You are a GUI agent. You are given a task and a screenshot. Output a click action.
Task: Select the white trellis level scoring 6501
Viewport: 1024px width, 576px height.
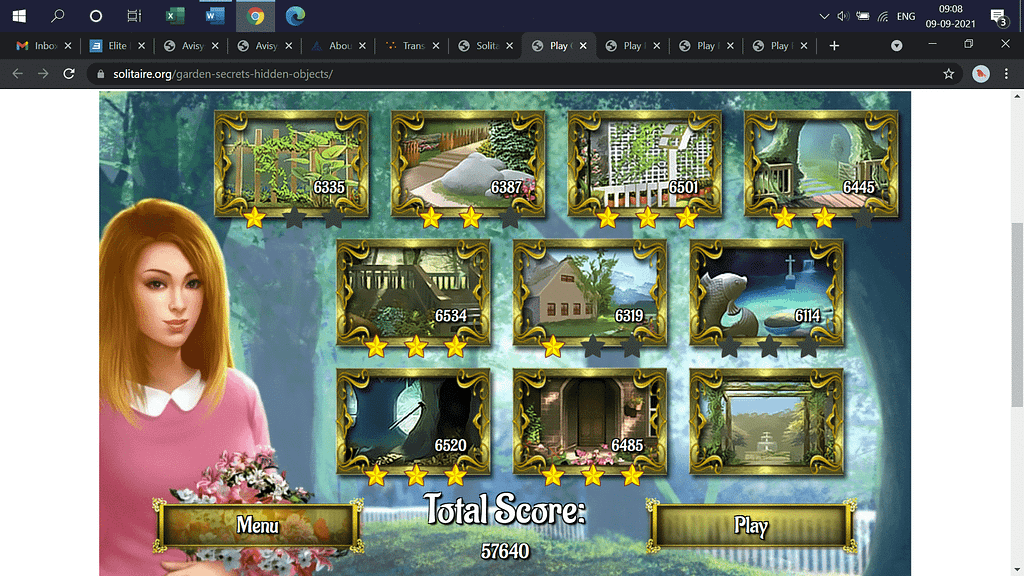point(645,162)
